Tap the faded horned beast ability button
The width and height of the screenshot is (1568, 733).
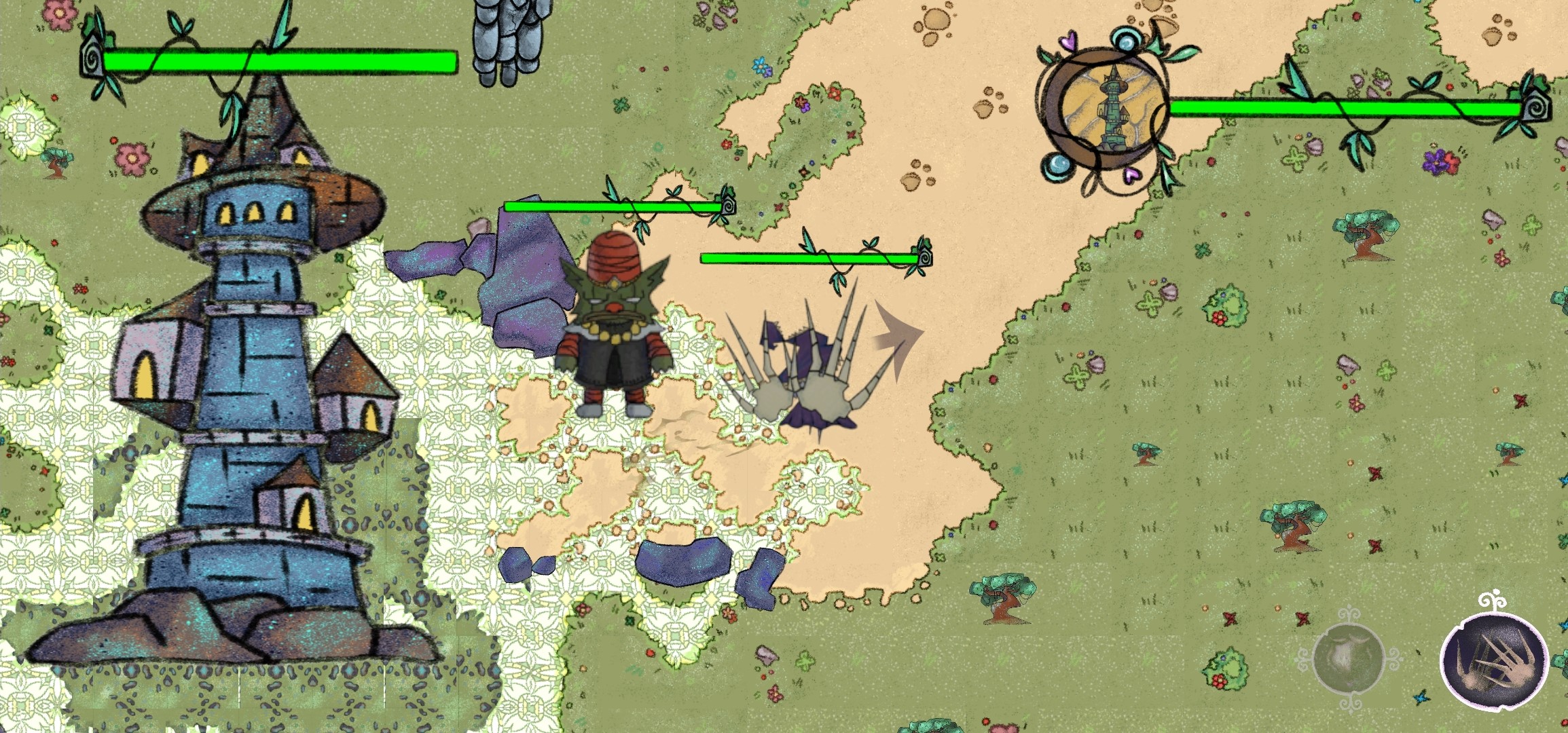point(1348,658)
